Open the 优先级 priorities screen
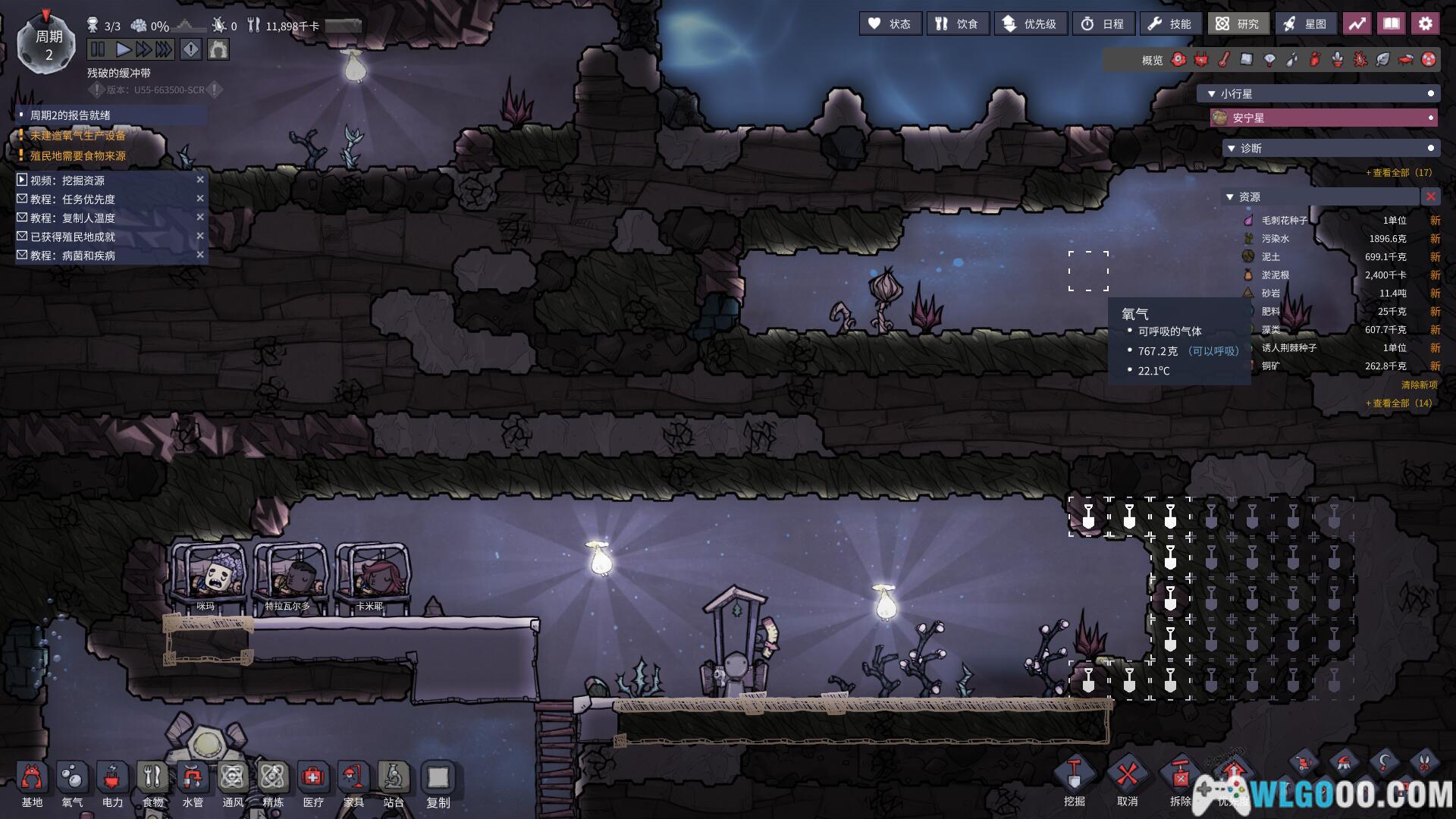The width and height of the screenshot is (1456, 819). [1030, 24]
